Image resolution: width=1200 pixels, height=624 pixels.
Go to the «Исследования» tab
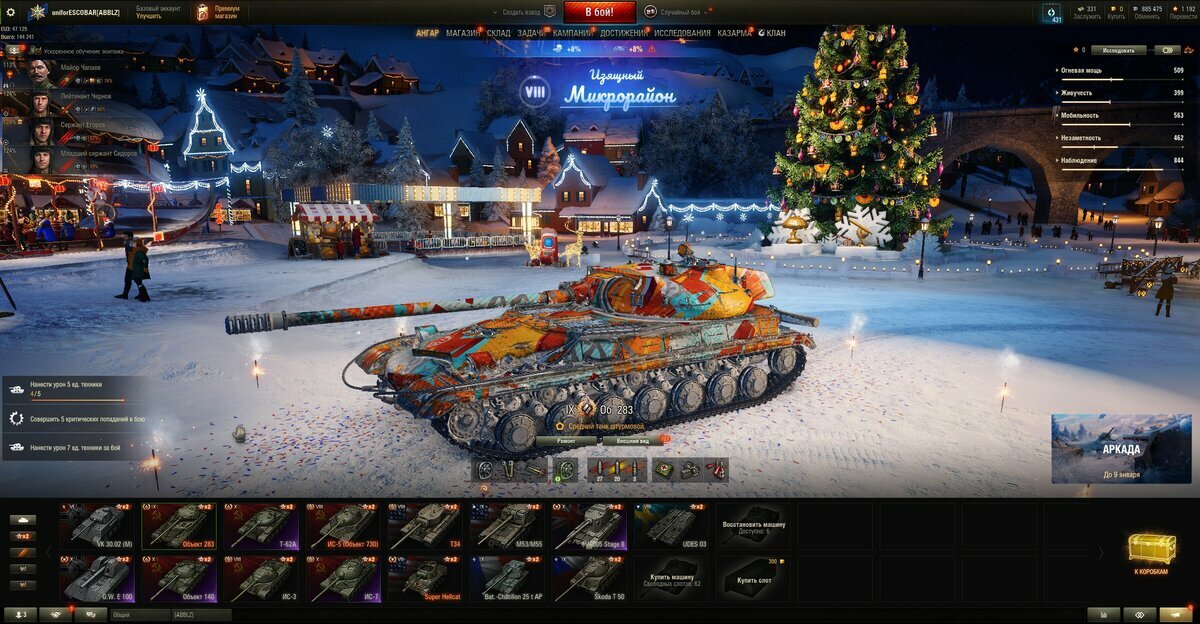click(684, 33)
